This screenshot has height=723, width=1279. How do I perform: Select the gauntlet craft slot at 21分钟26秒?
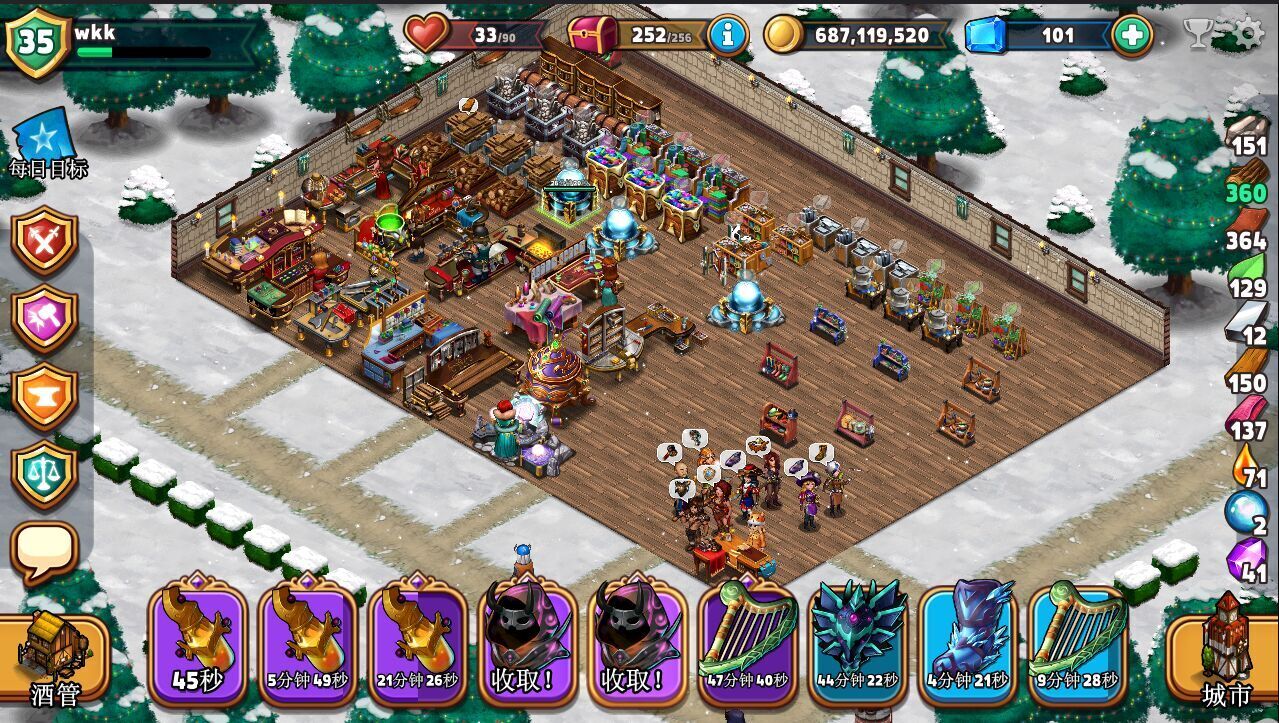tap(418, 642)
